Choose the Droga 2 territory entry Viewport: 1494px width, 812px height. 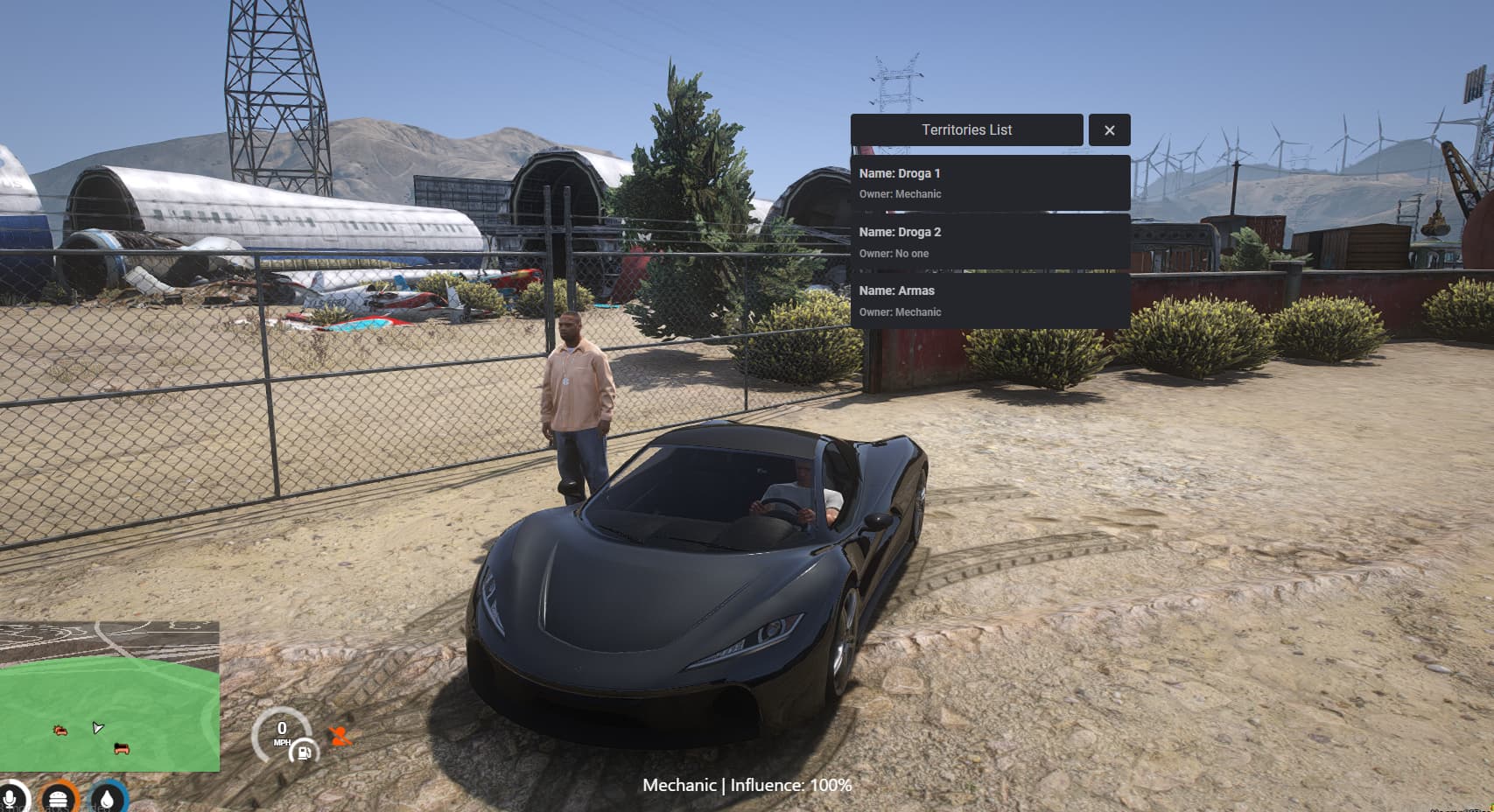pyautogui.click(x=990, y=242)
